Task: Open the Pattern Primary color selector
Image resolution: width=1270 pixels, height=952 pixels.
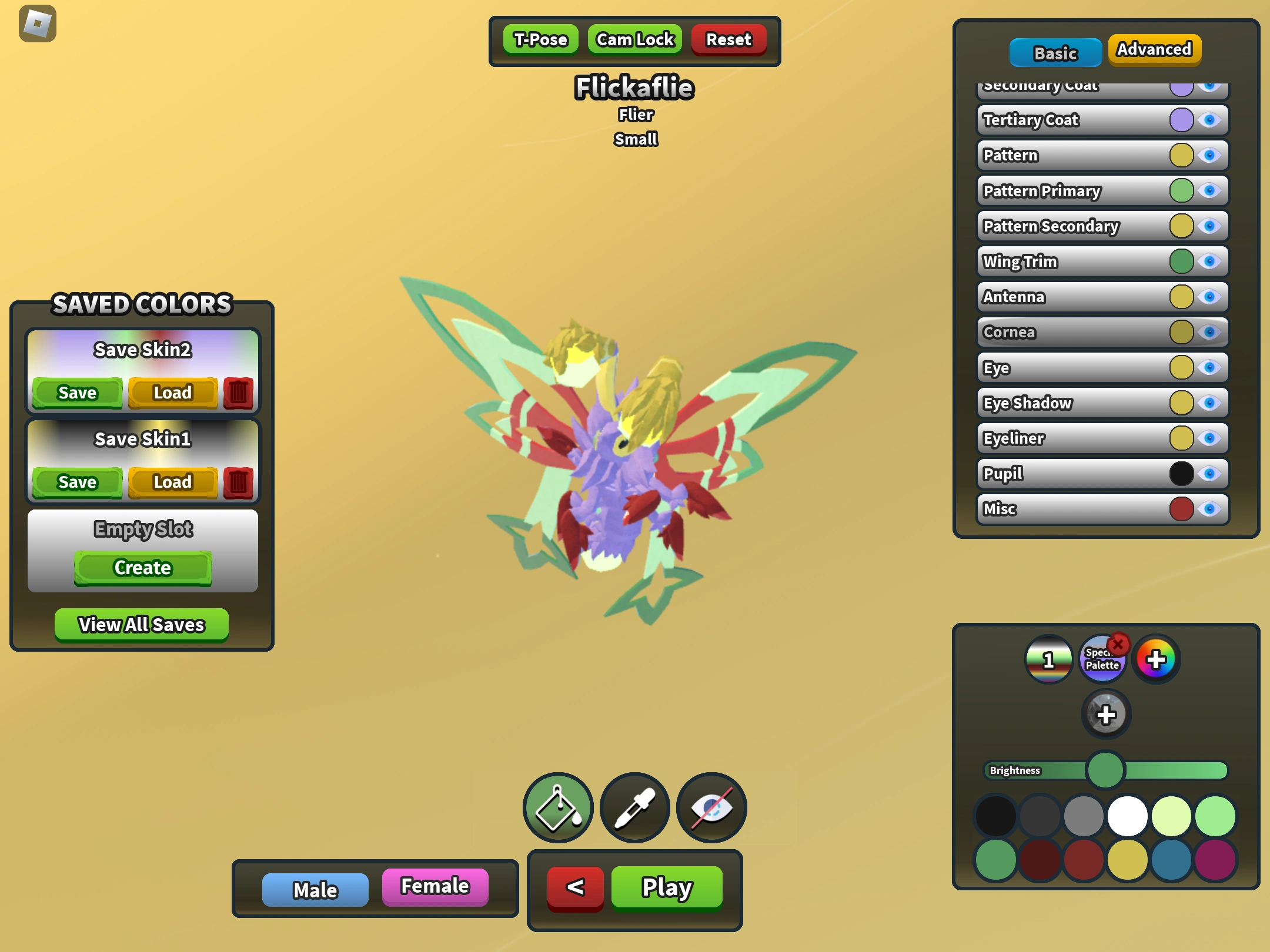Action: 1181,190
